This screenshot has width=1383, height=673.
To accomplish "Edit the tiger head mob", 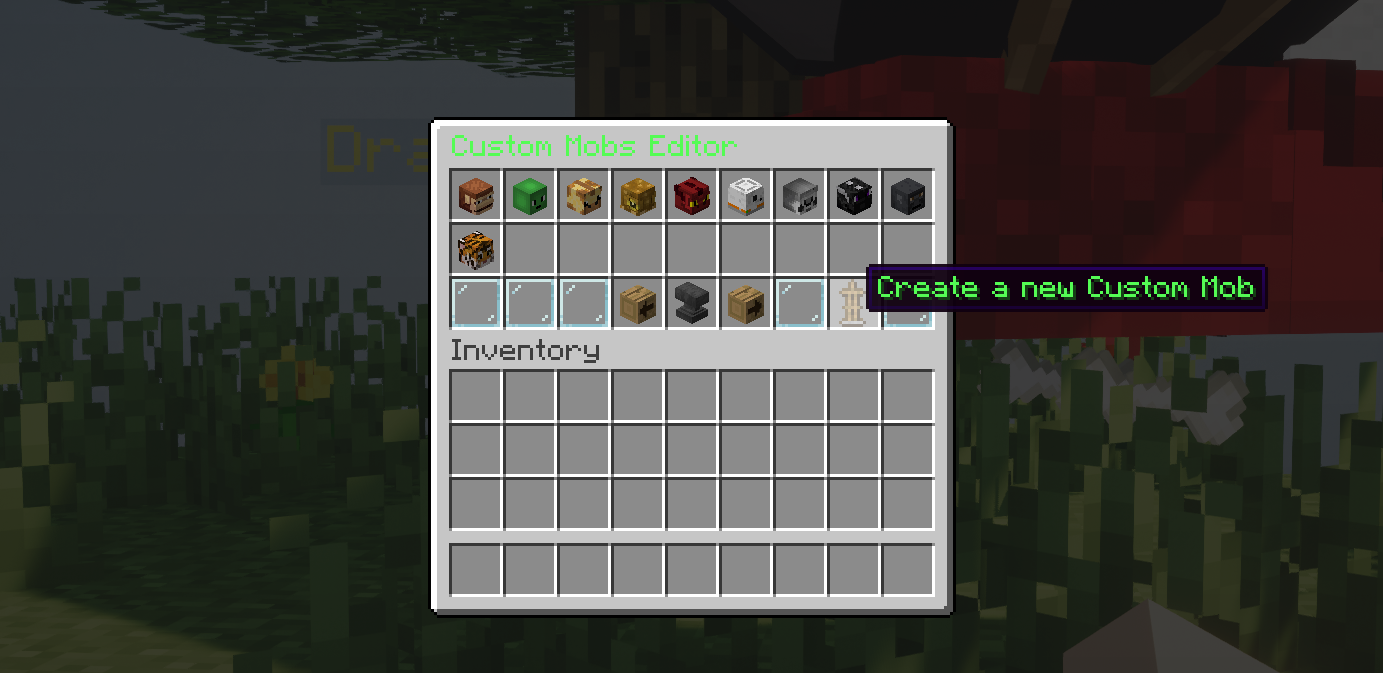I will [475, 249].
